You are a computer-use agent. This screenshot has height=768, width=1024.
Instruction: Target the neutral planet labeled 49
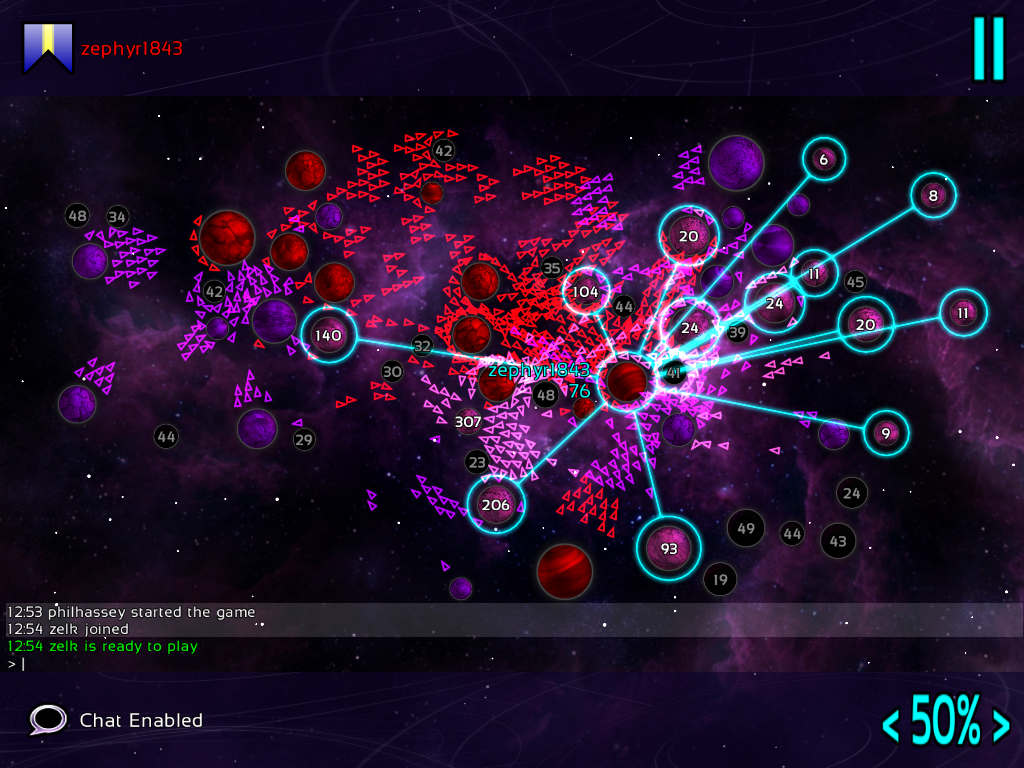746,528
